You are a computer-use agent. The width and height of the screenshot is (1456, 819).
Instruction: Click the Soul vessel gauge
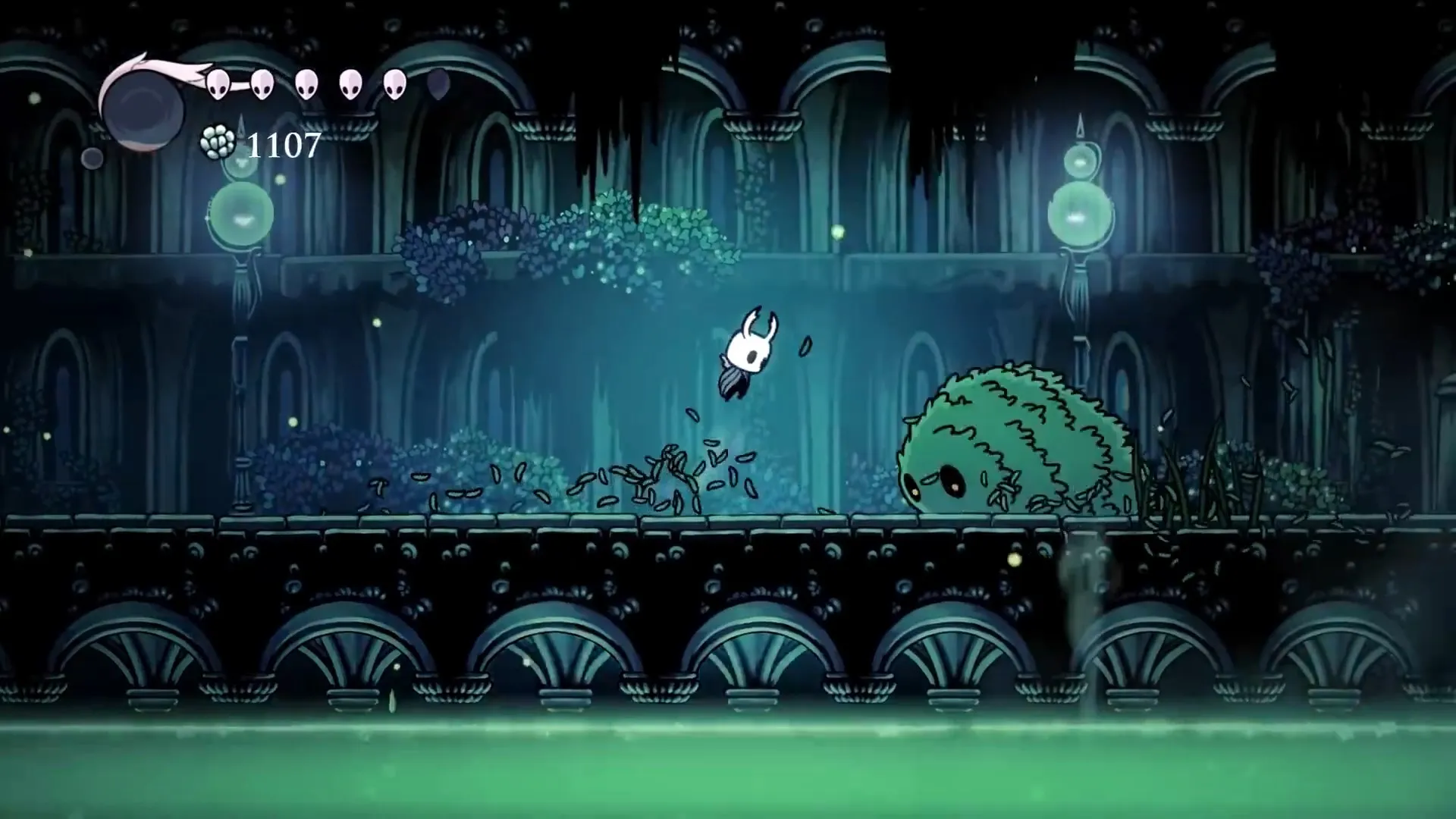(x=144, y=106)
